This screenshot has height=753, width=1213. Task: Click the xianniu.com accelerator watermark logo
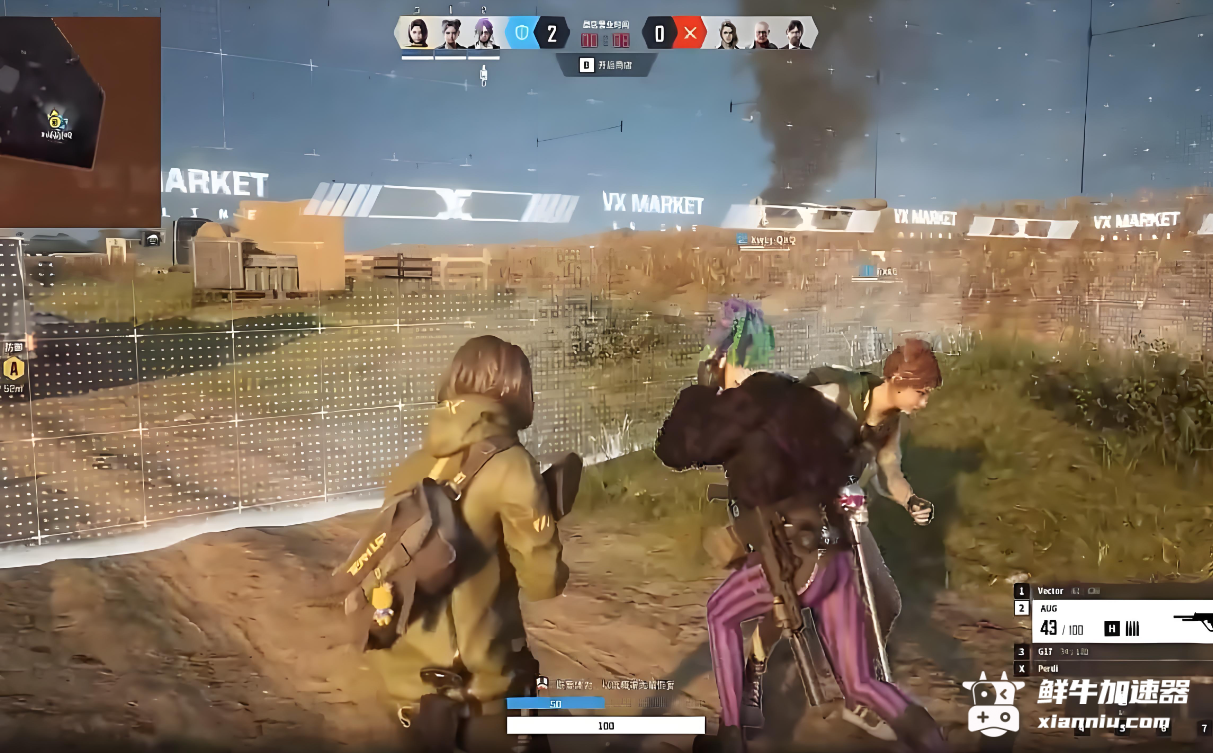1075,705
